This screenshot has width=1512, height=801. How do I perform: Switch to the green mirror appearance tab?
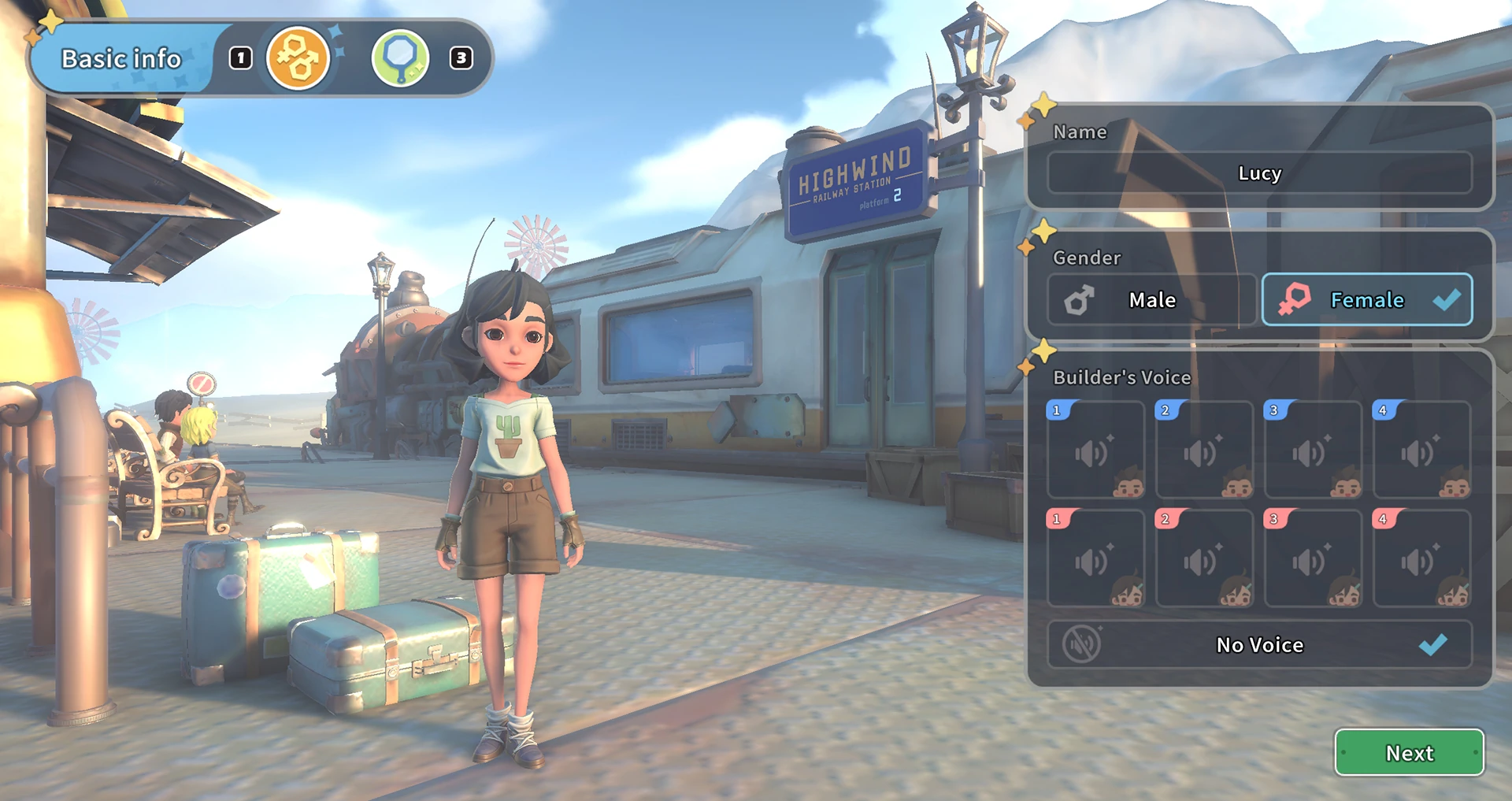click(400, 58)
